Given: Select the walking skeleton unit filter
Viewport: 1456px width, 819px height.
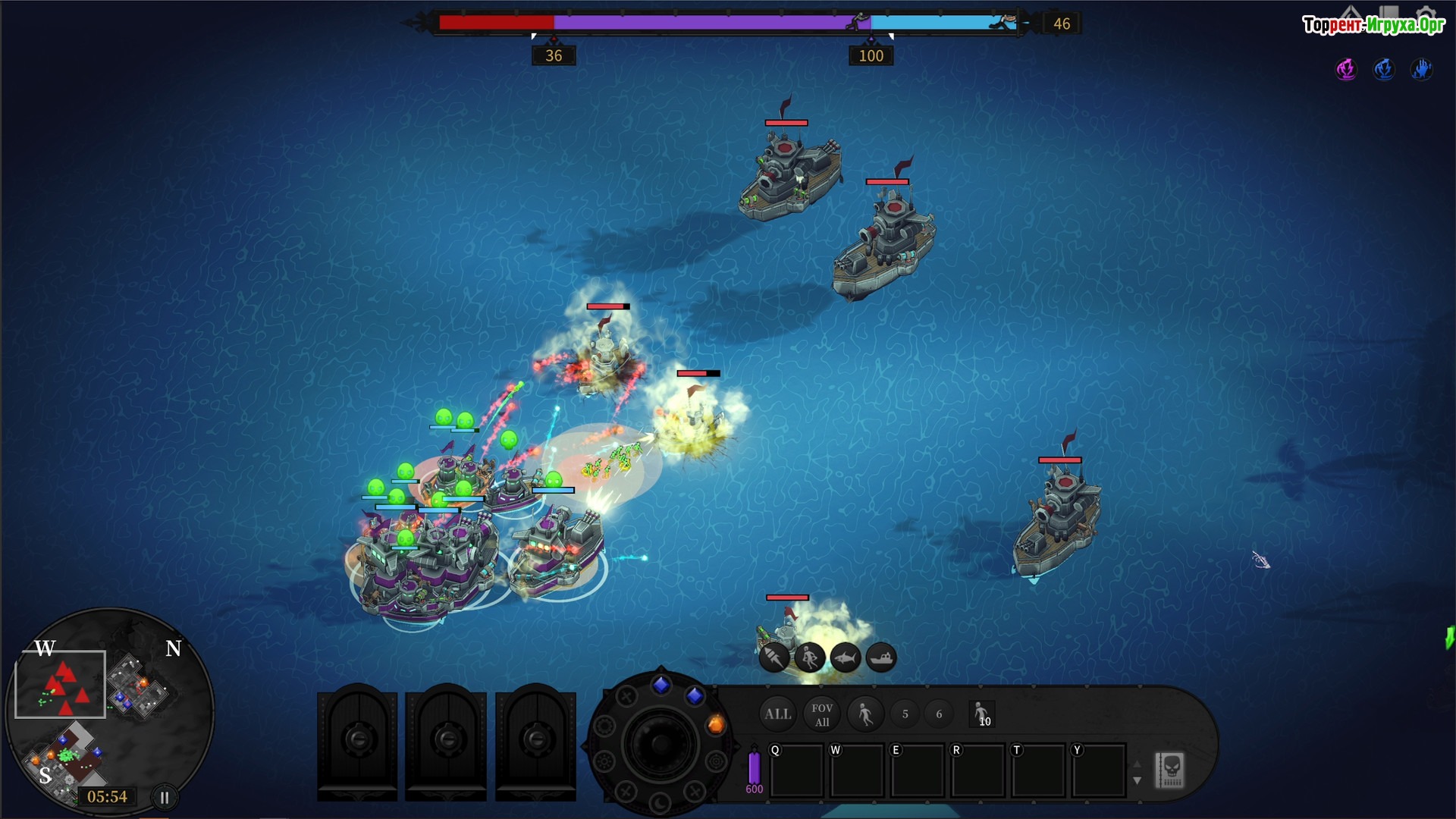Looking at the screenshot, I should point(864,714).
